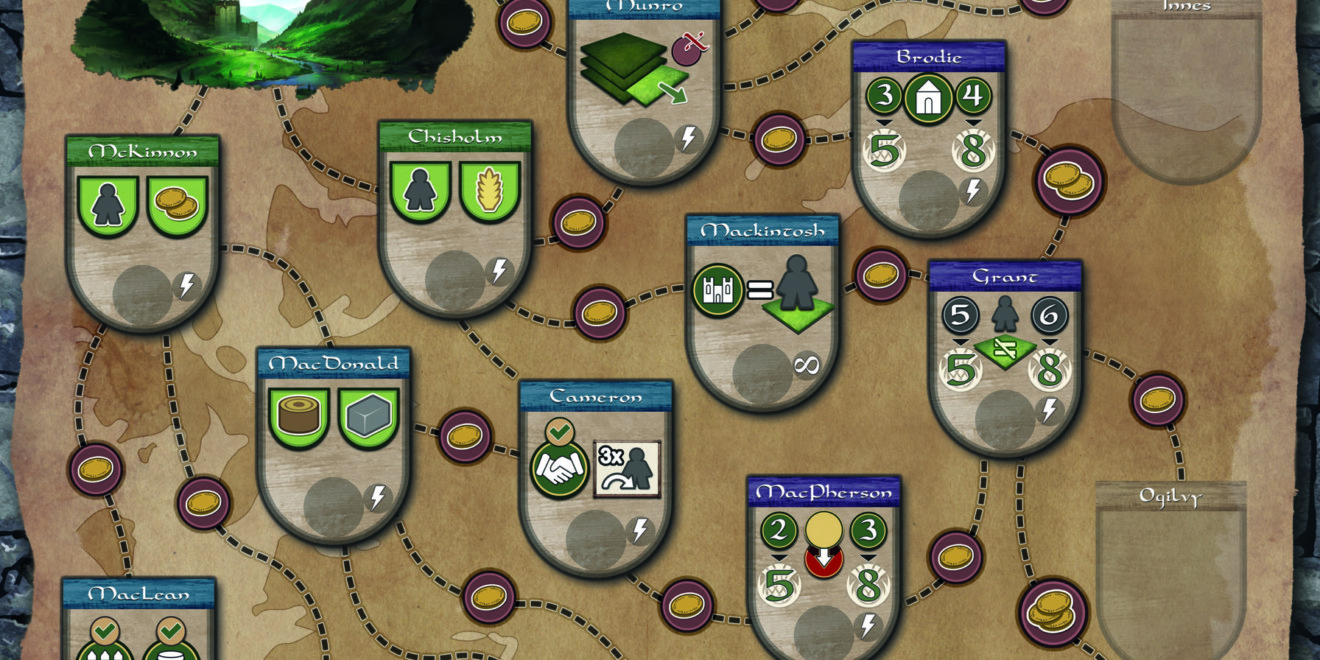Choose the MacLean clan tile
This screenshot has width=1320, height=660.
point(139,620)
